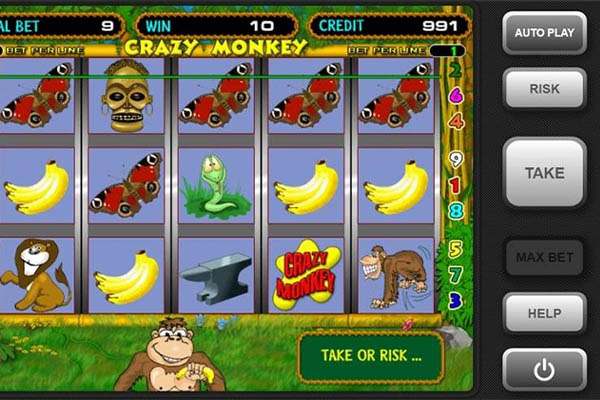Select payline number 5

pyautogui.click(x=456, y=249)
